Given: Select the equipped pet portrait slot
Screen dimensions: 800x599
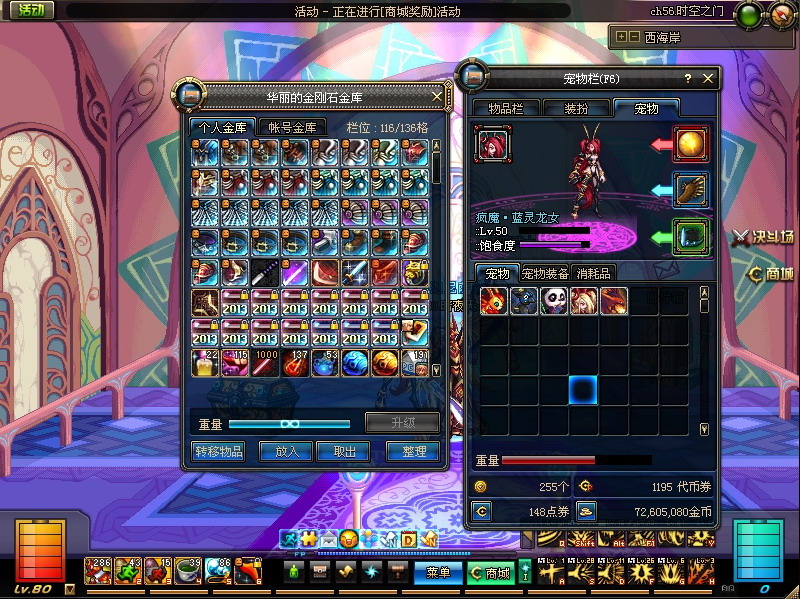Looking at the screenshot, I should (x=493, y=144).
